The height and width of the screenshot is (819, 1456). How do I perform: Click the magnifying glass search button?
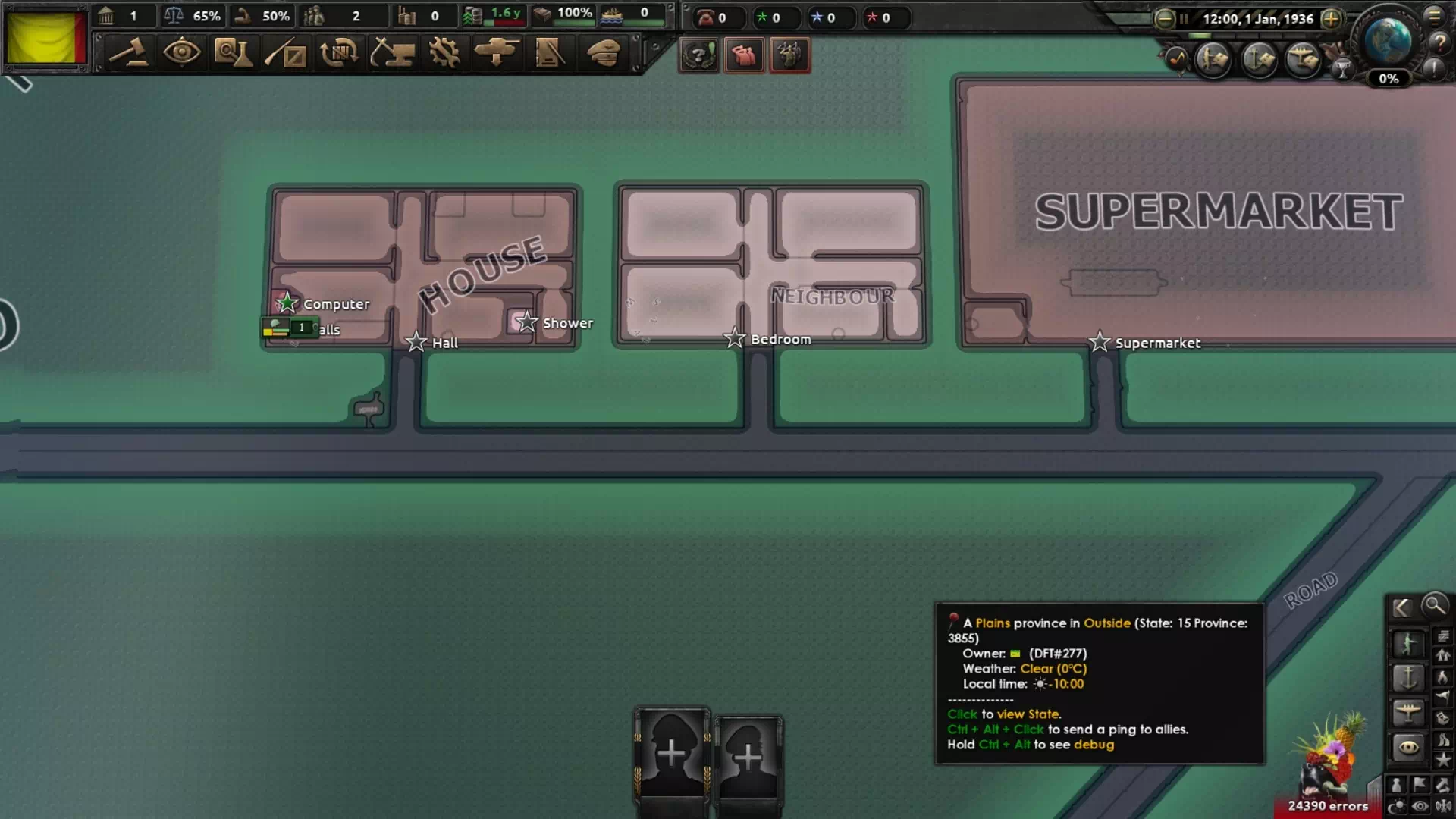point(1435,606)
